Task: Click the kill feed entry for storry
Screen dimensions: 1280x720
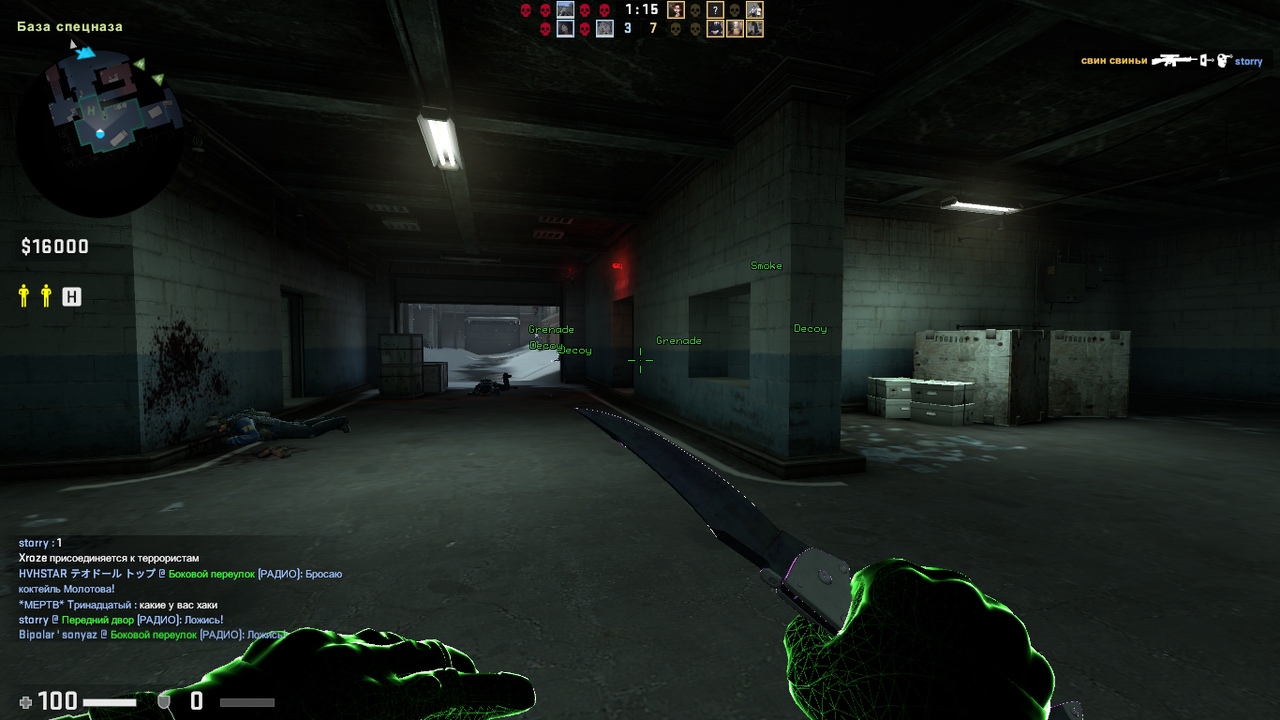Action: pyautogui.click(x=1171, y=61)
